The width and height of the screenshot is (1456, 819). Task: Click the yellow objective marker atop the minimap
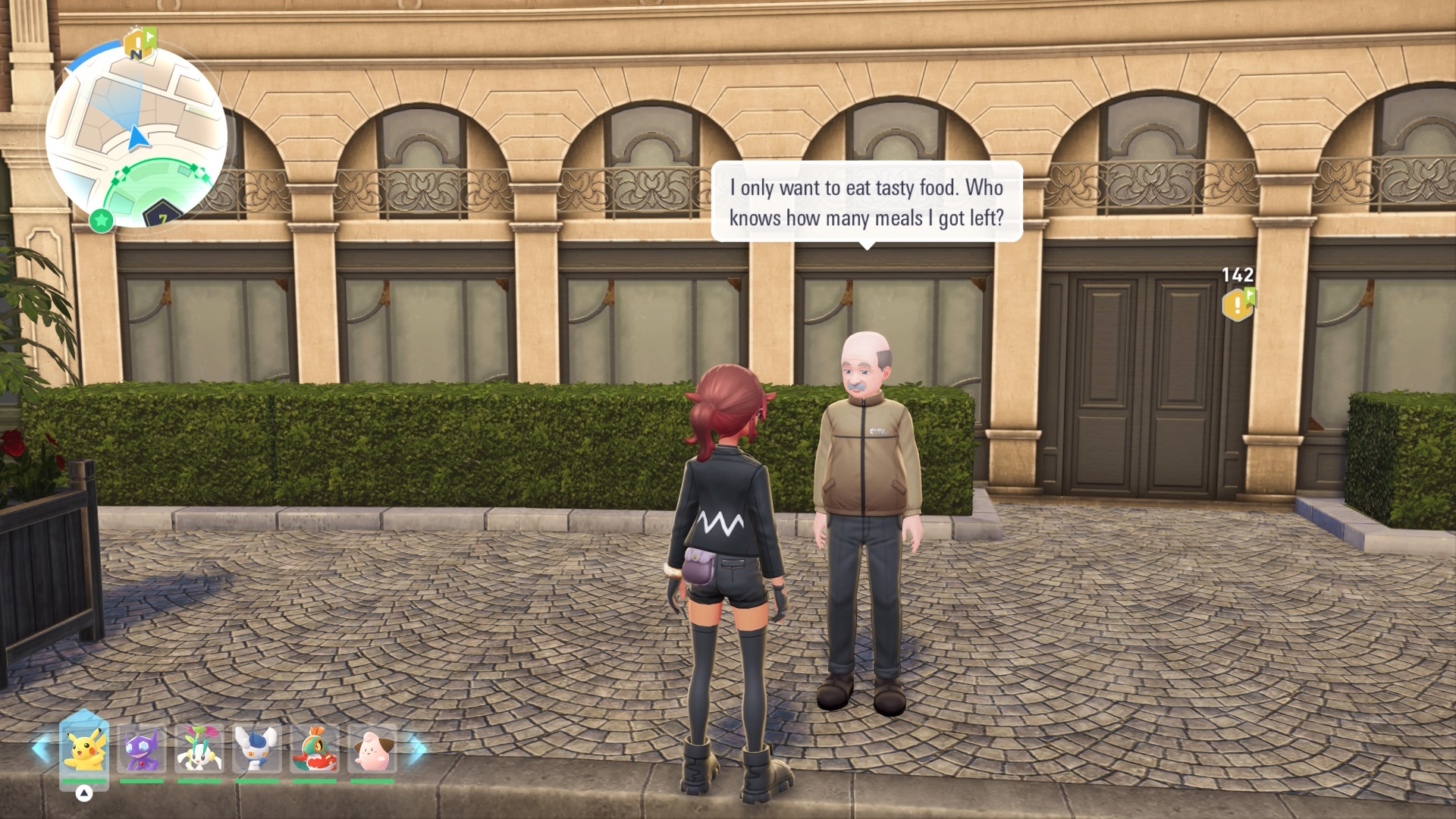click(139, 44)
